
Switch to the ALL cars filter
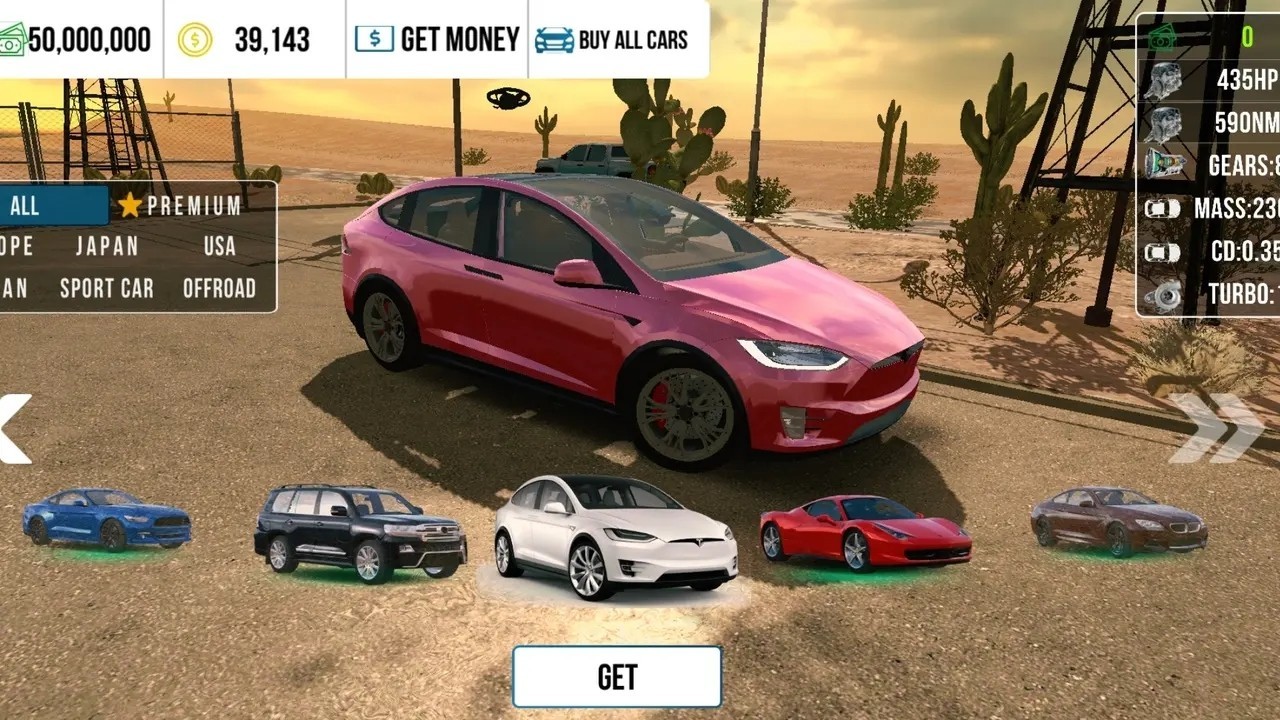50,206
